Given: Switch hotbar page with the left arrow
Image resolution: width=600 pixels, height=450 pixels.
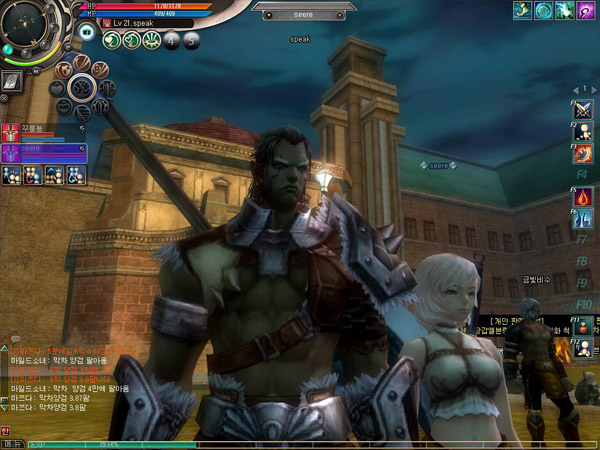Looking at the screenshot, I should tap(576, 90).
